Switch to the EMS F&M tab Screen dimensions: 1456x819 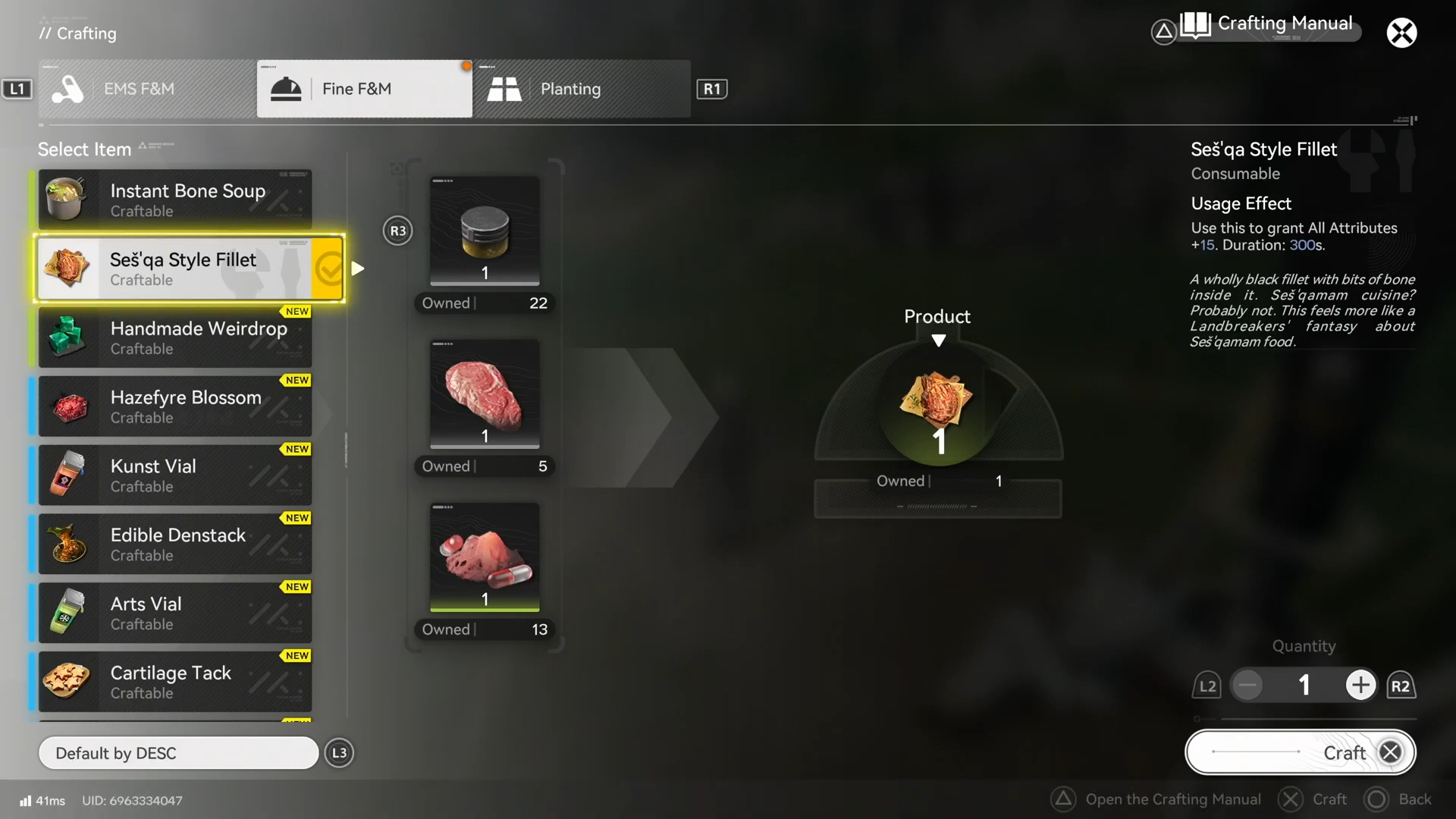coord(147,89)
